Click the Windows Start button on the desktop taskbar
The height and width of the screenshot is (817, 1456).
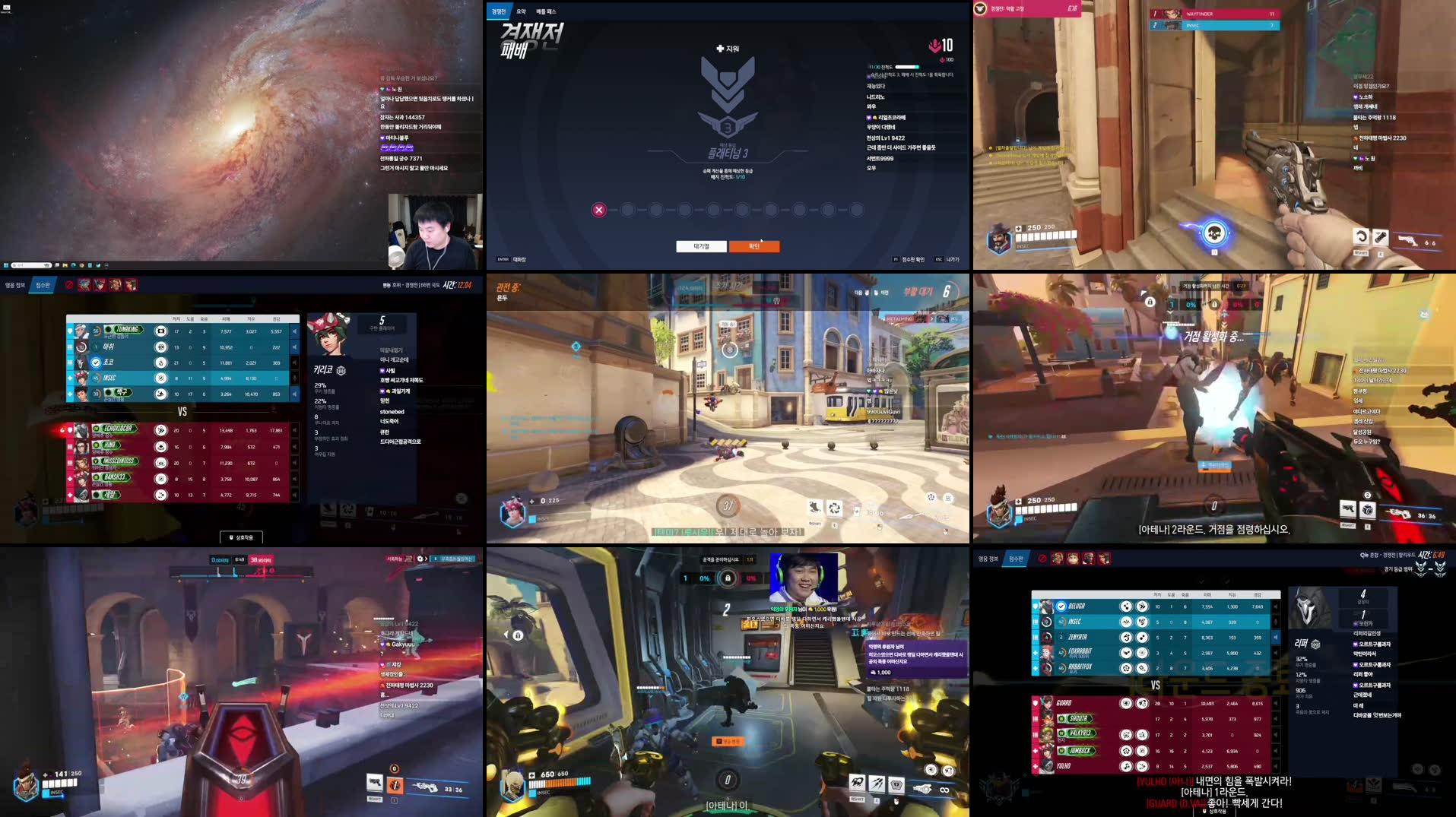point(6,265)
